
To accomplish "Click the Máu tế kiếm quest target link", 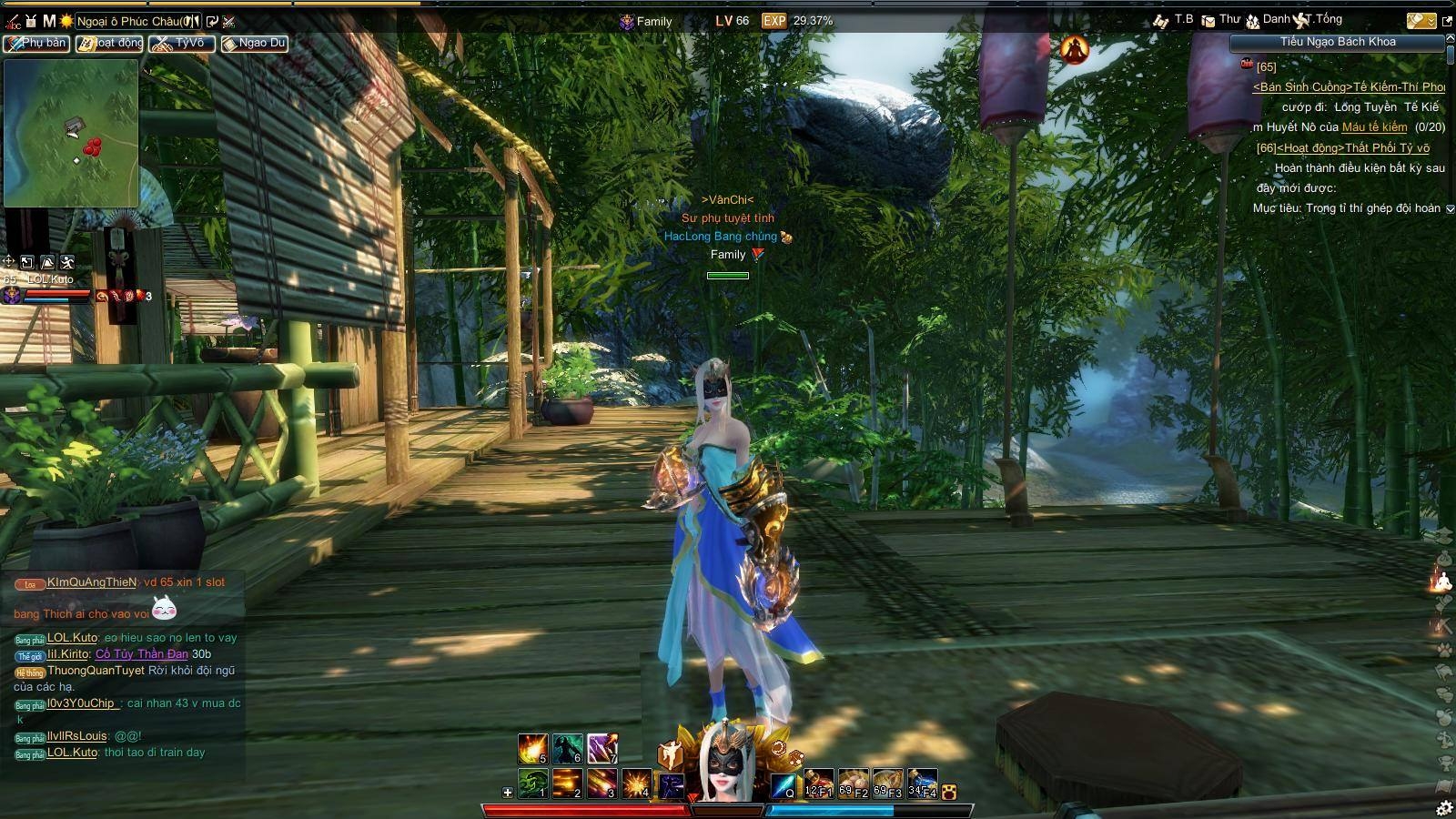I will pos(1374,127).
